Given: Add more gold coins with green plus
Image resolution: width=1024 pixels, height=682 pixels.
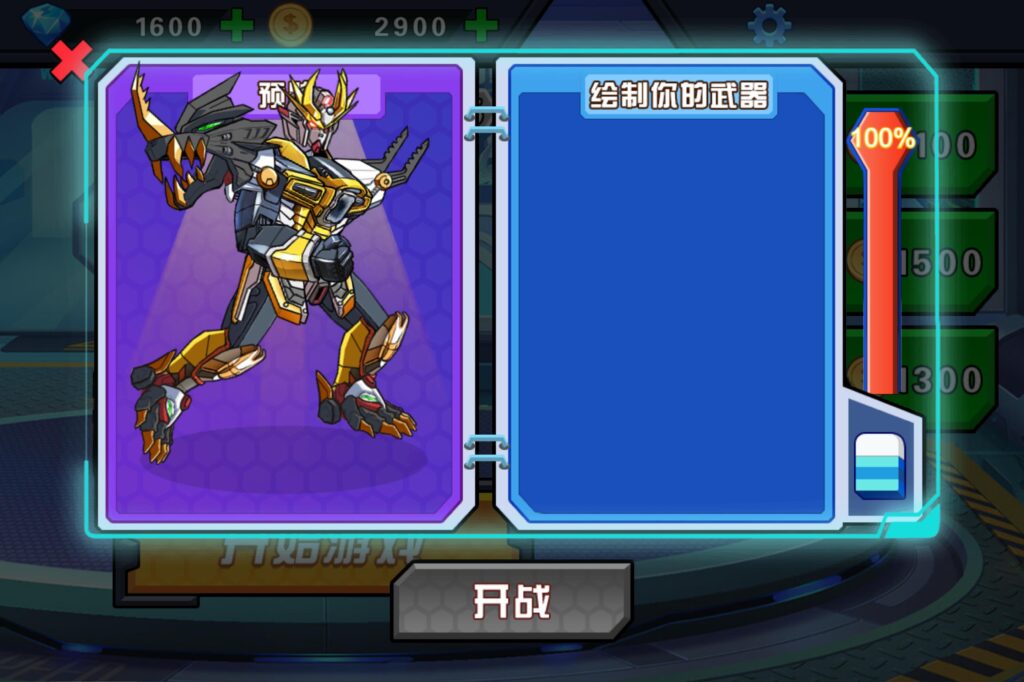Looking at the screenshot, I should click(480, 25).
